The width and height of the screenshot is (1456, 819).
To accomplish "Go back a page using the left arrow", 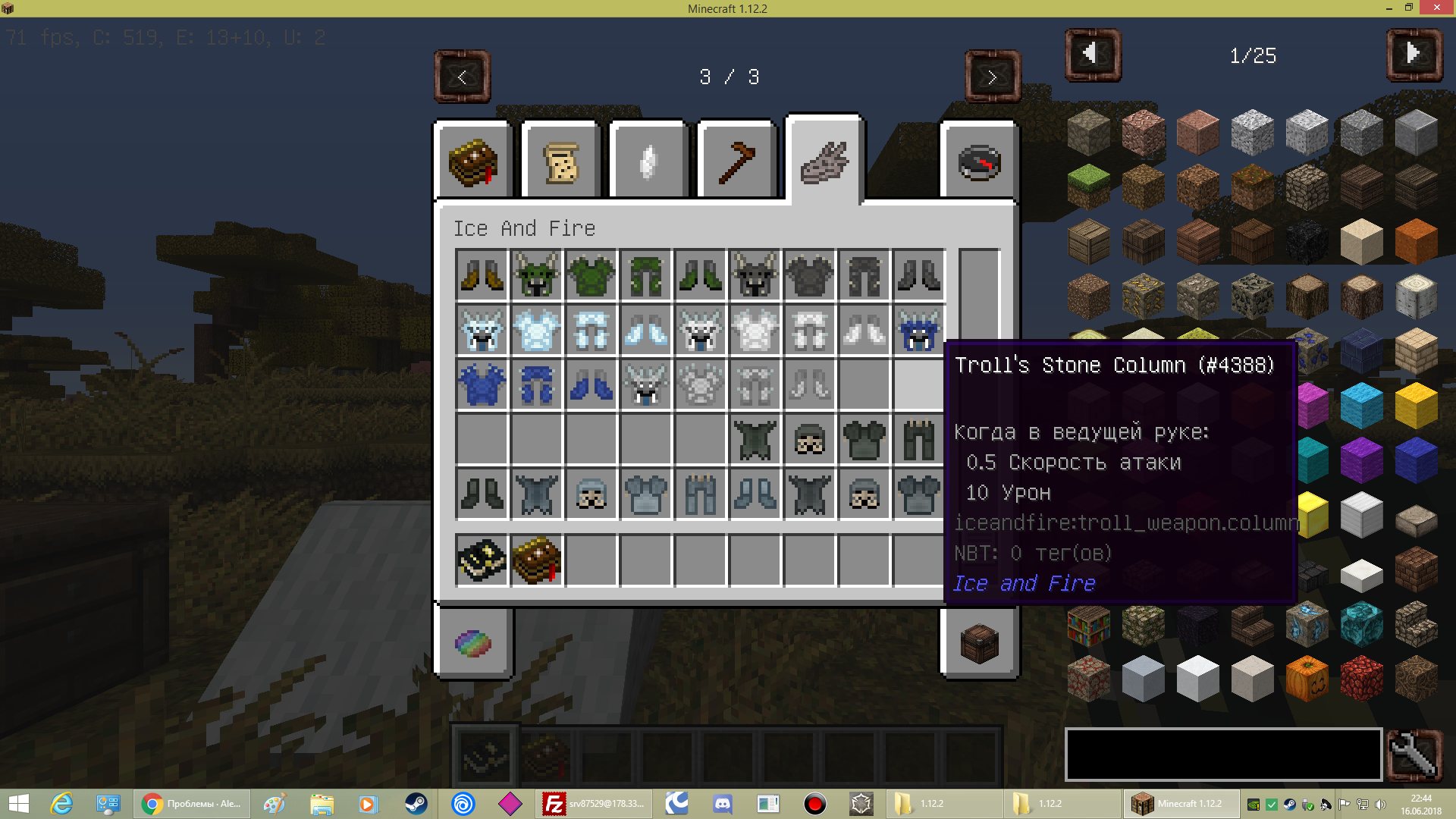I will (462, 77).
